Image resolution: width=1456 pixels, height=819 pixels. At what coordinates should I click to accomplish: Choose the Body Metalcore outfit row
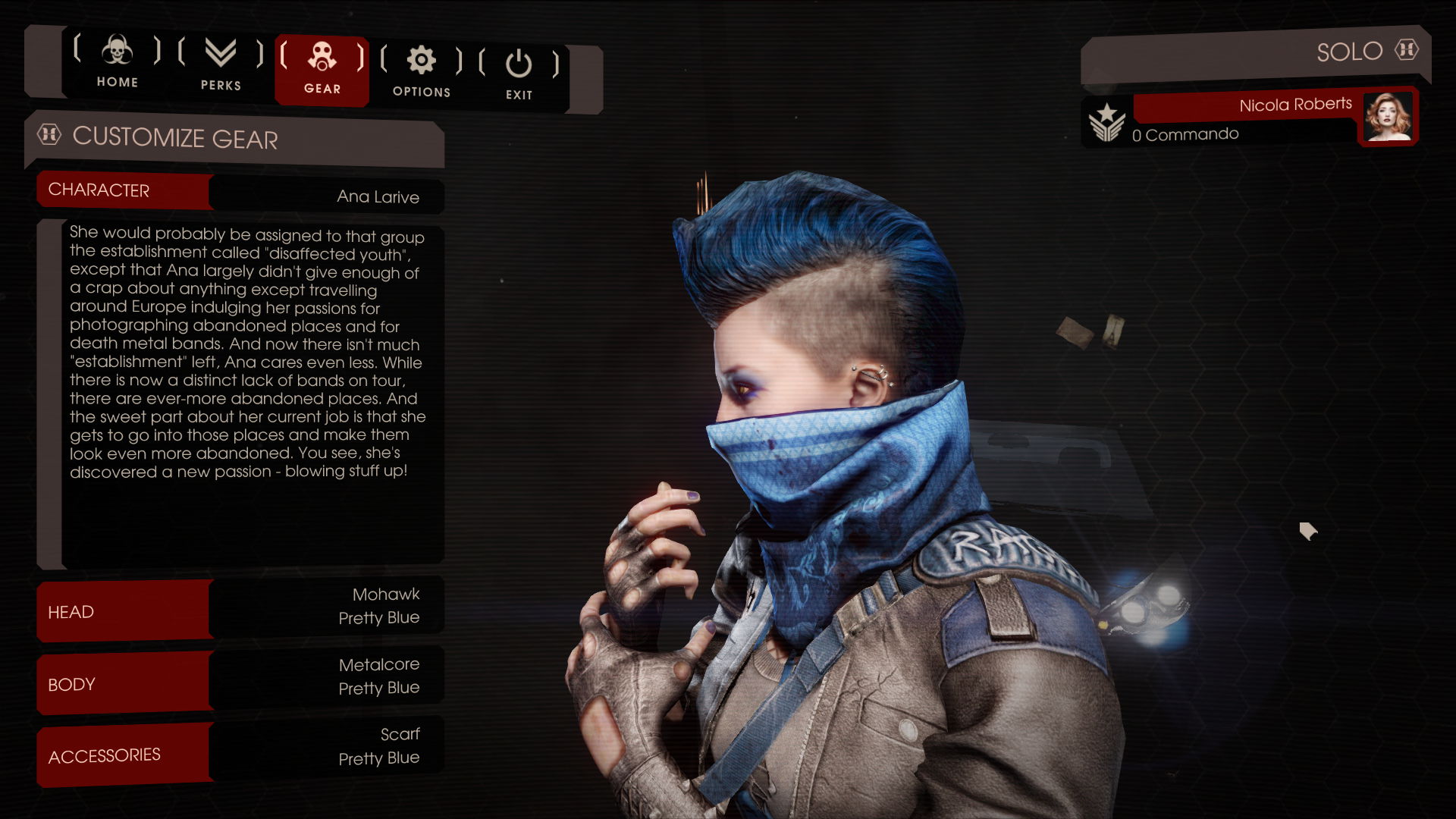pyautogui.click(x=241, y=679)
